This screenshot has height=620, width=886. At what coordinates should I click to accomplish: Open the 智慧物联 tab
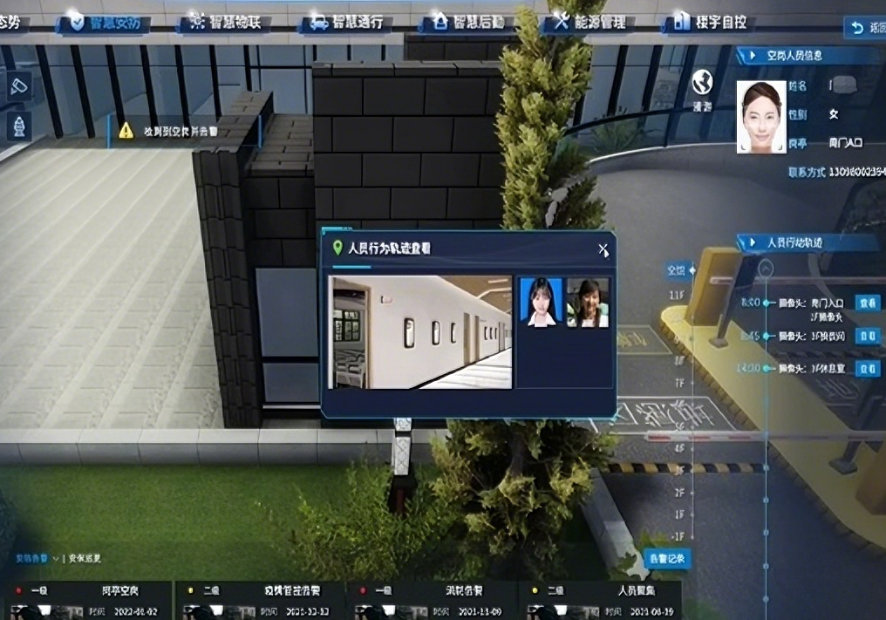click(224, 21)
